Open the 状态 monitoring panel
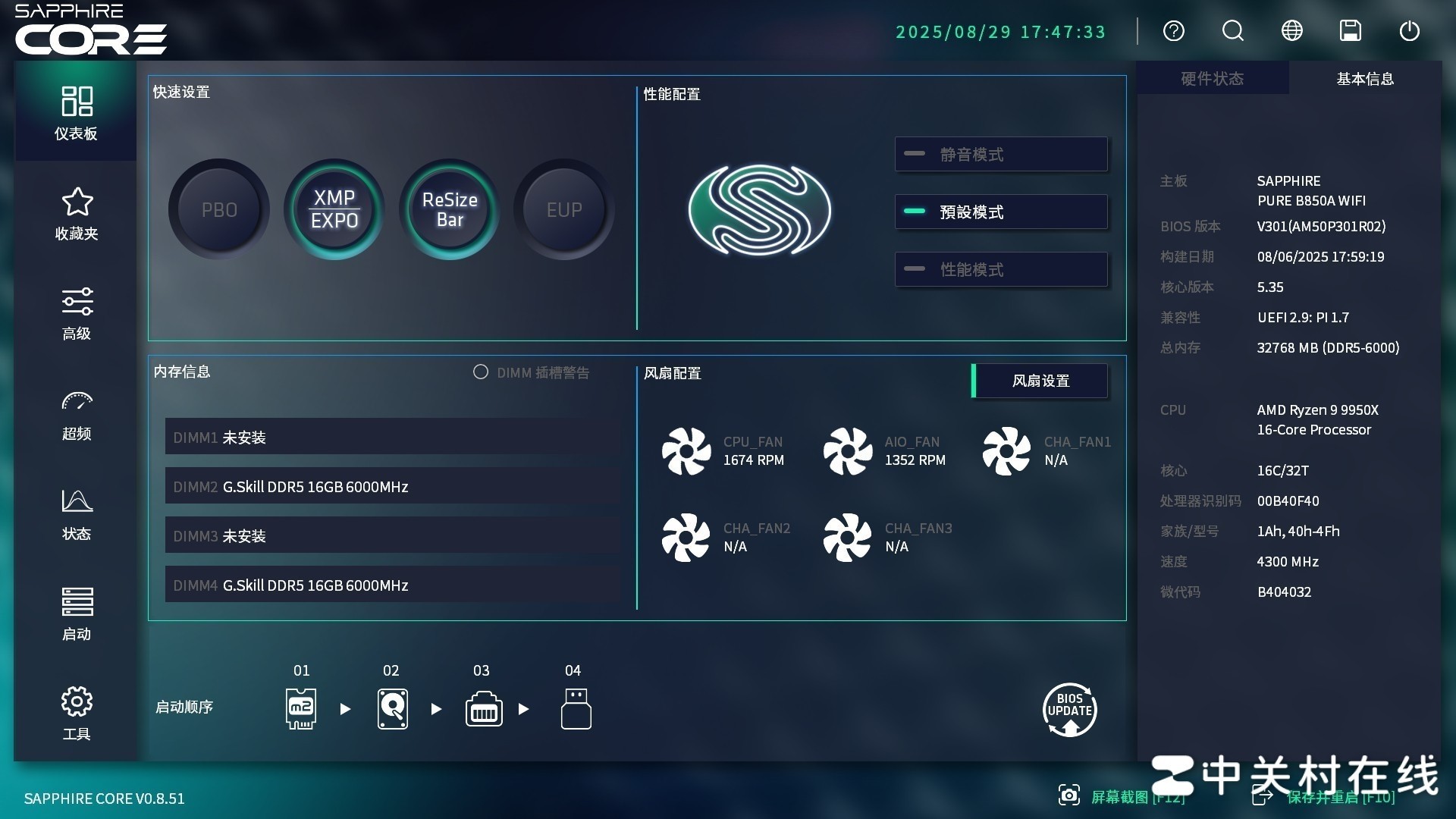1456x819 pixels. (76, 514)
